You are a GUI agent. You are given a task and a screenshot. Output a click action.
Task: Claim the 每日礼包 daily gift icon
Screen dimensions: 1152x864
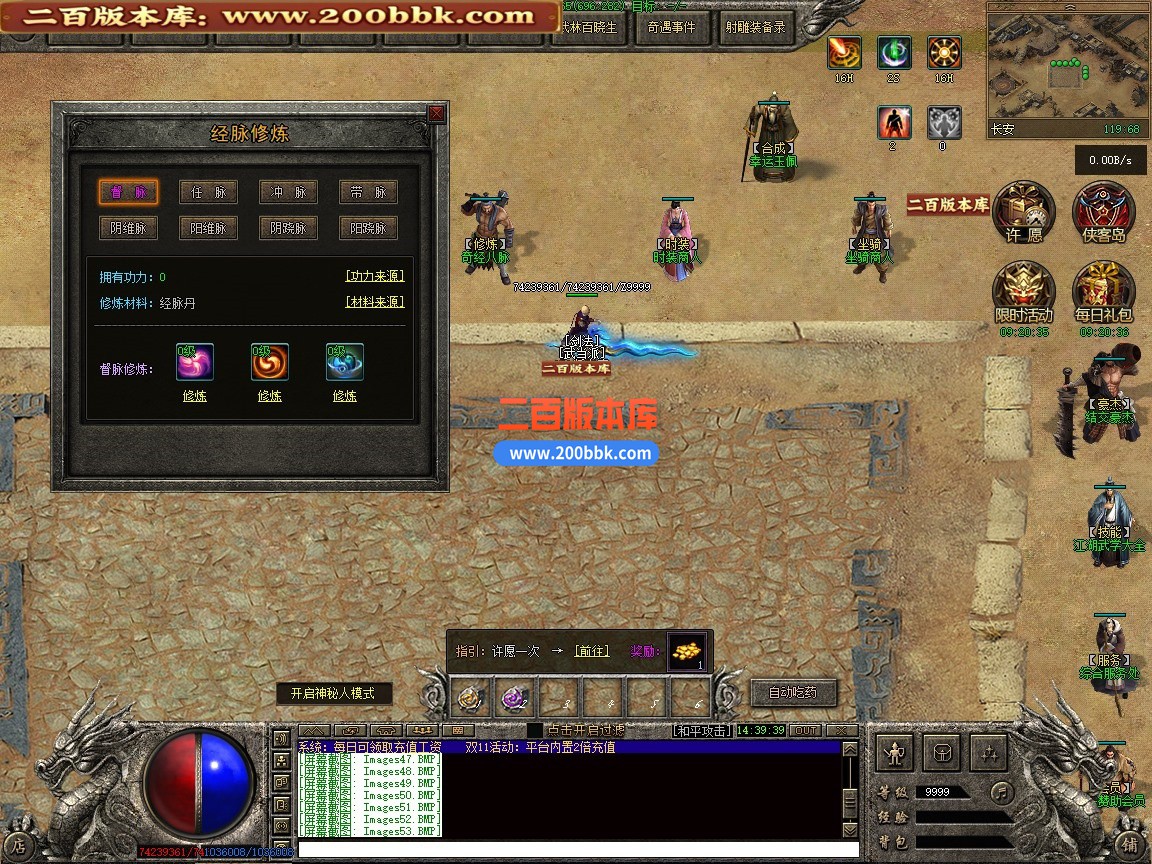pyautogui.click(x=1103, y=292)
